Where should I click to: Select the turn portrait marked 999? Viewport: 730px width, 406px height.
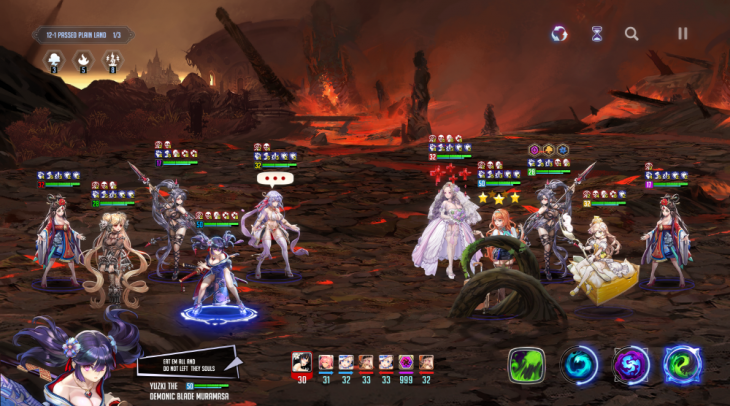click(407, 363)
